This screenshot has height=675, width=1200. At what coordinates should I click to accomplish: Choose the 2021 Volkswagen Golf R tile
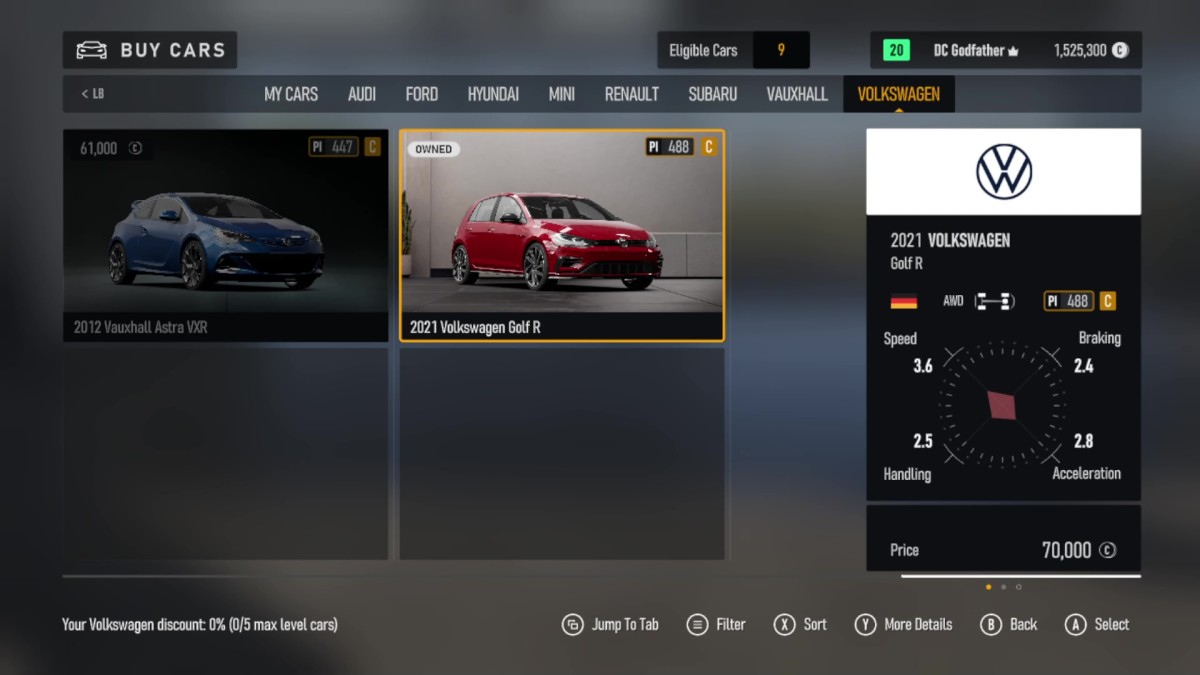tap(562, 235)
